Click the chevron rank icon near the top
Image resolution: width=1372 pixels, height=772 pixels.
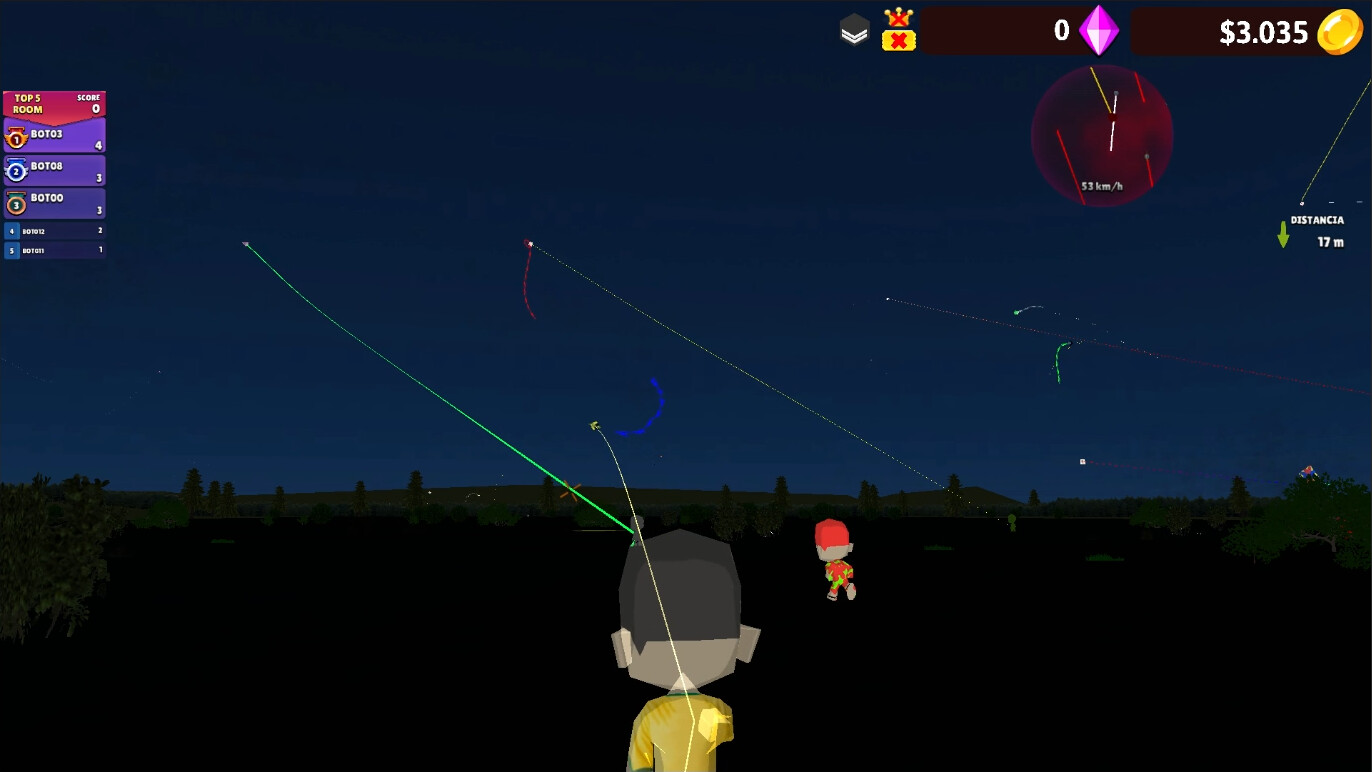click(855, 31)
